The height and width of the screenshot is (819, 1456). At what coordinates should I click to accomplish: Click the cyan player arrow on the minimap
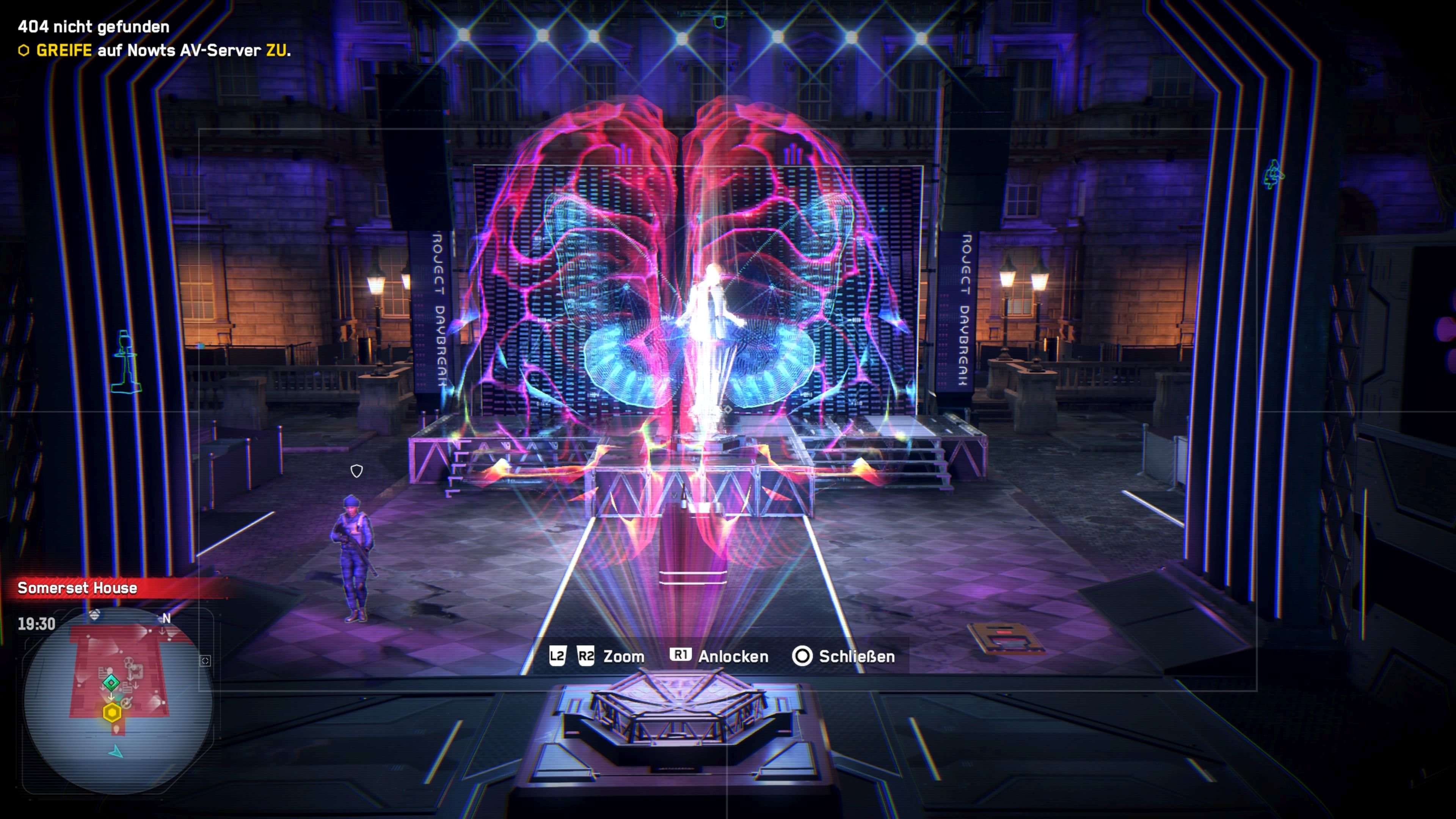coord(116,752)
